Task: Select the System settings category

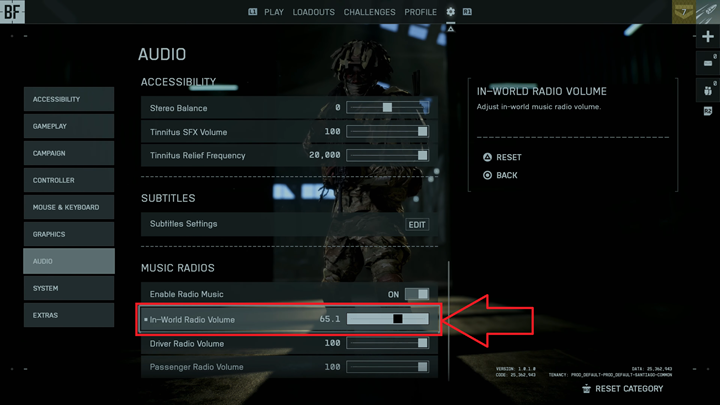Action: point(69,288)
